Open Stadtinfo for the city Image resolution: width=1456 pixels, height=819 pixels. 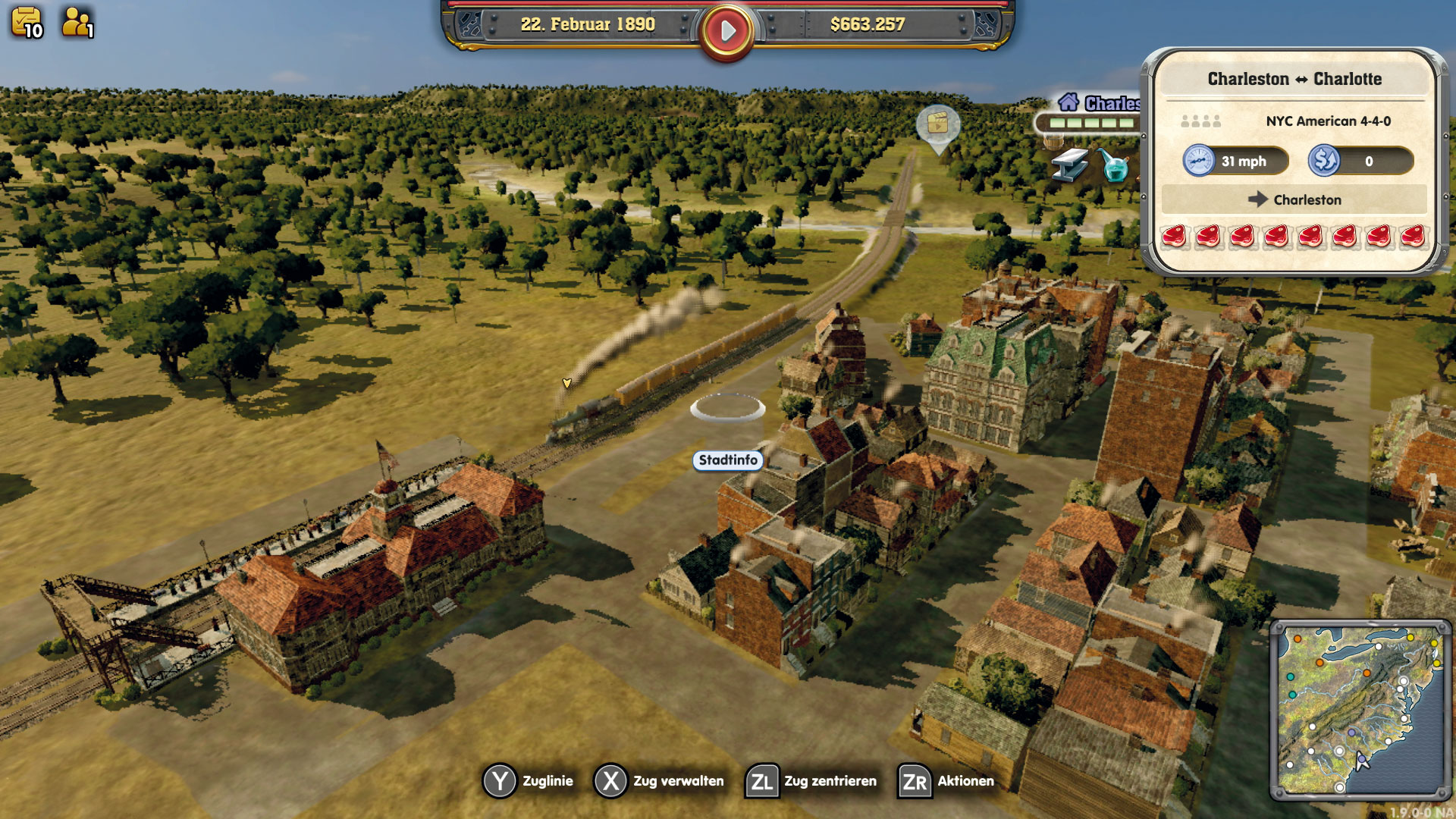tap(726, 460)
